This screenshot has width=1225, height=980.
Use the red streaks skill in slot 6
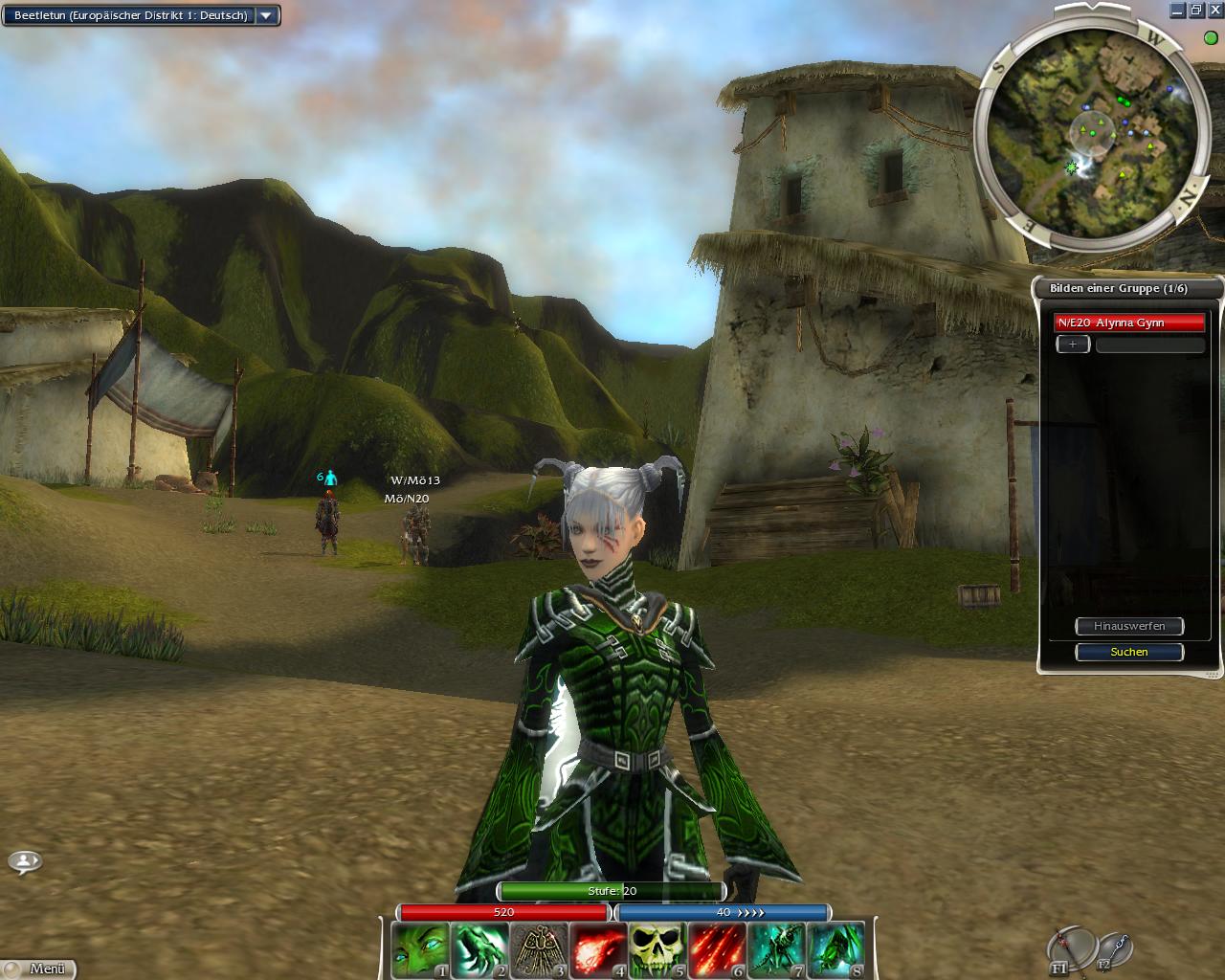[x=717, y=949]
